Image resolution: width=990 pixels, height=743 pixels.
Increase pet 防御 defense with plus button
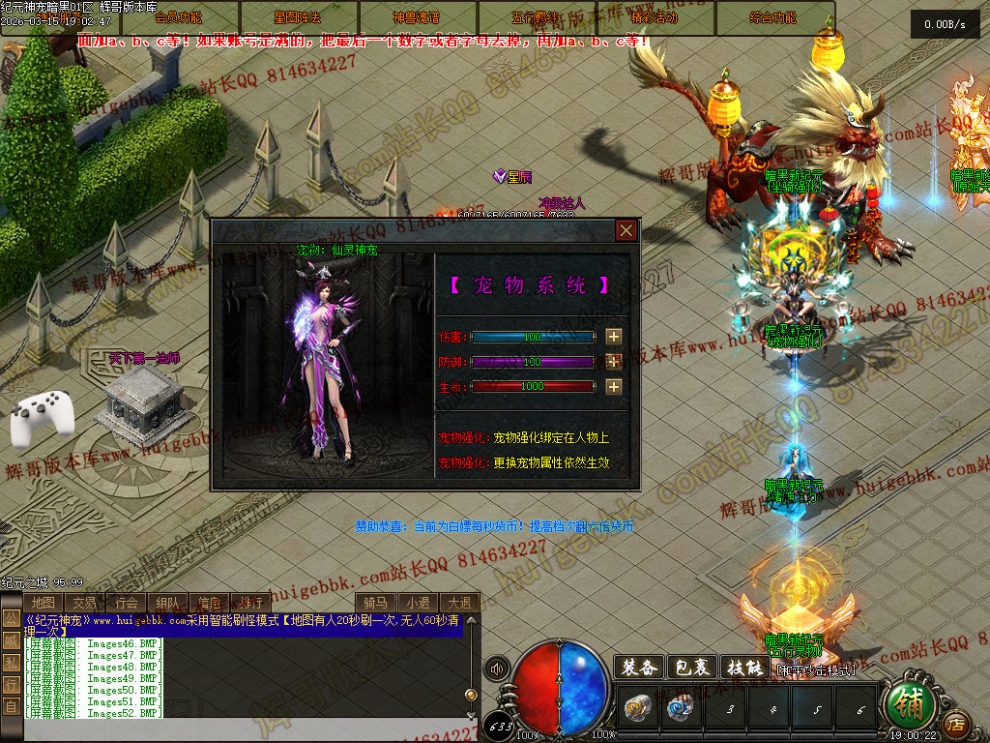point(614,362)
